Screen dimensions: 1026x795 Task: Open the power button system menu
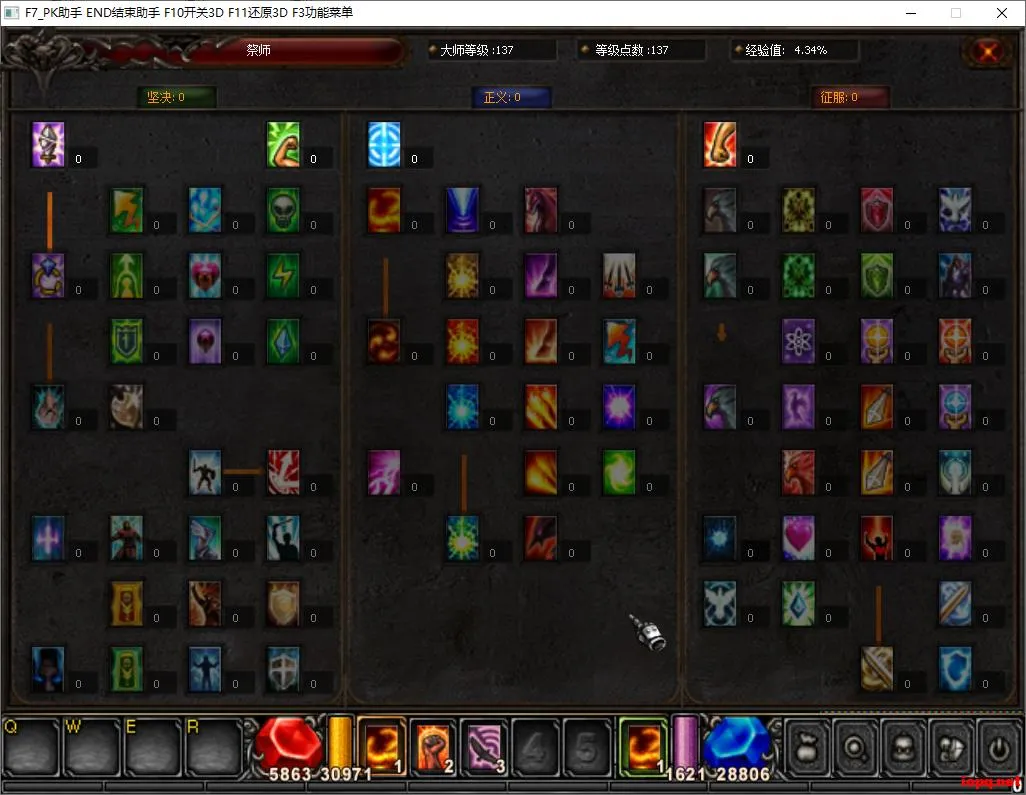[998, 746]
